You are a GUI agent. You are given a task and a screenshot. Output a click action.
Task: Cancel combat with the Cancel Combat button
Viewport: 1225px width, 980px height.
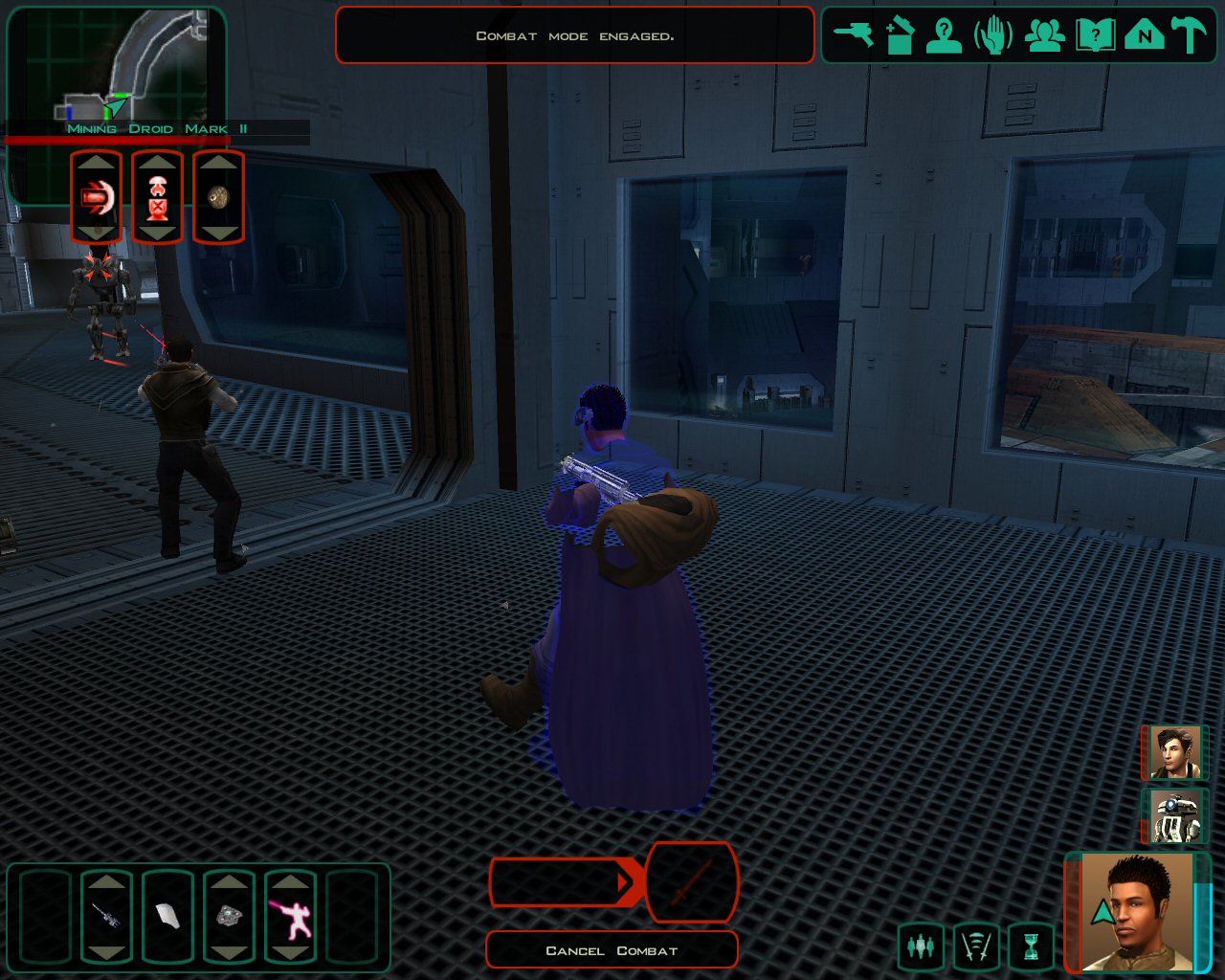pyautogui.click(x=612, y=950)
